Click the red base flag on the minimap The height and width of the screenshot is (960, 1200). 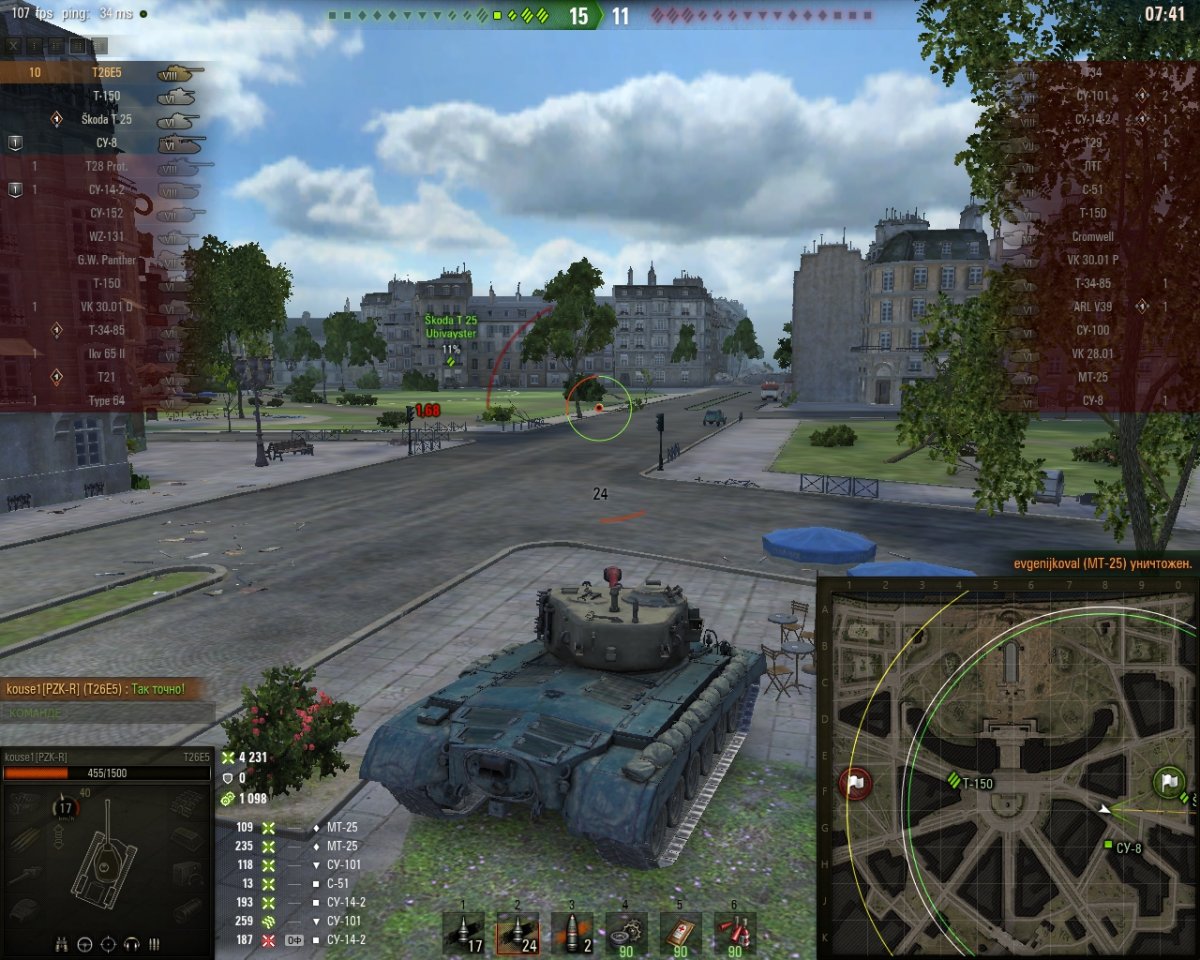(x=856, y=782)
